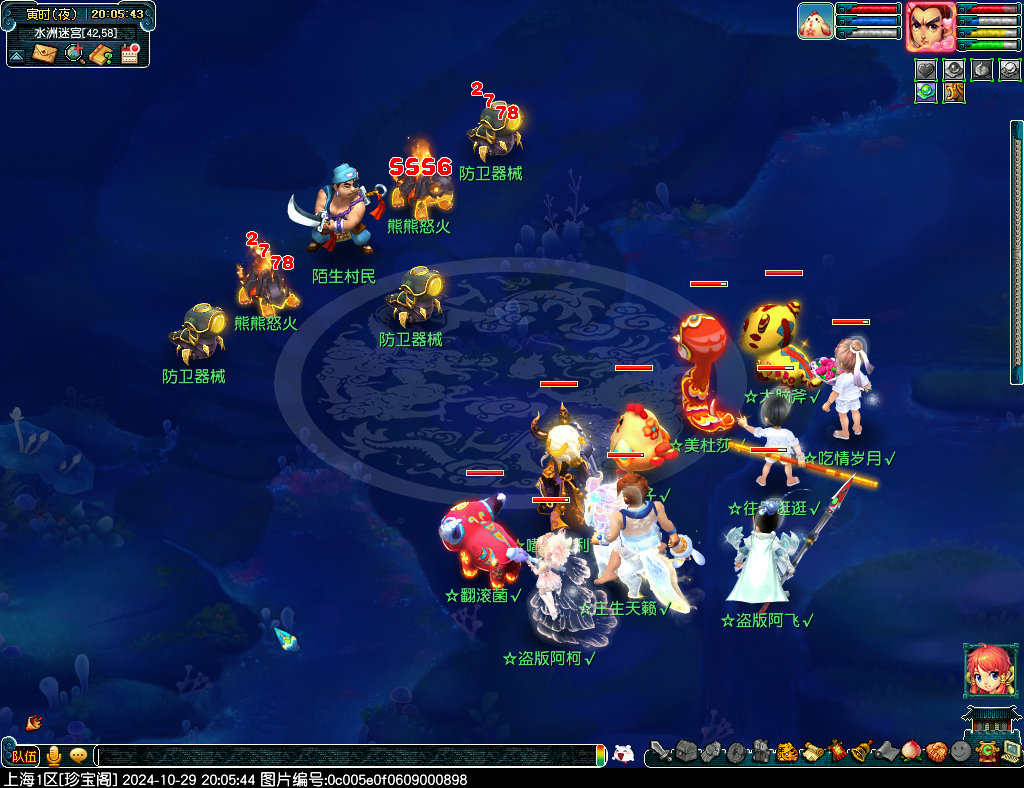
Task: Open the world map magnifier icon
Action: click(74, 54)
